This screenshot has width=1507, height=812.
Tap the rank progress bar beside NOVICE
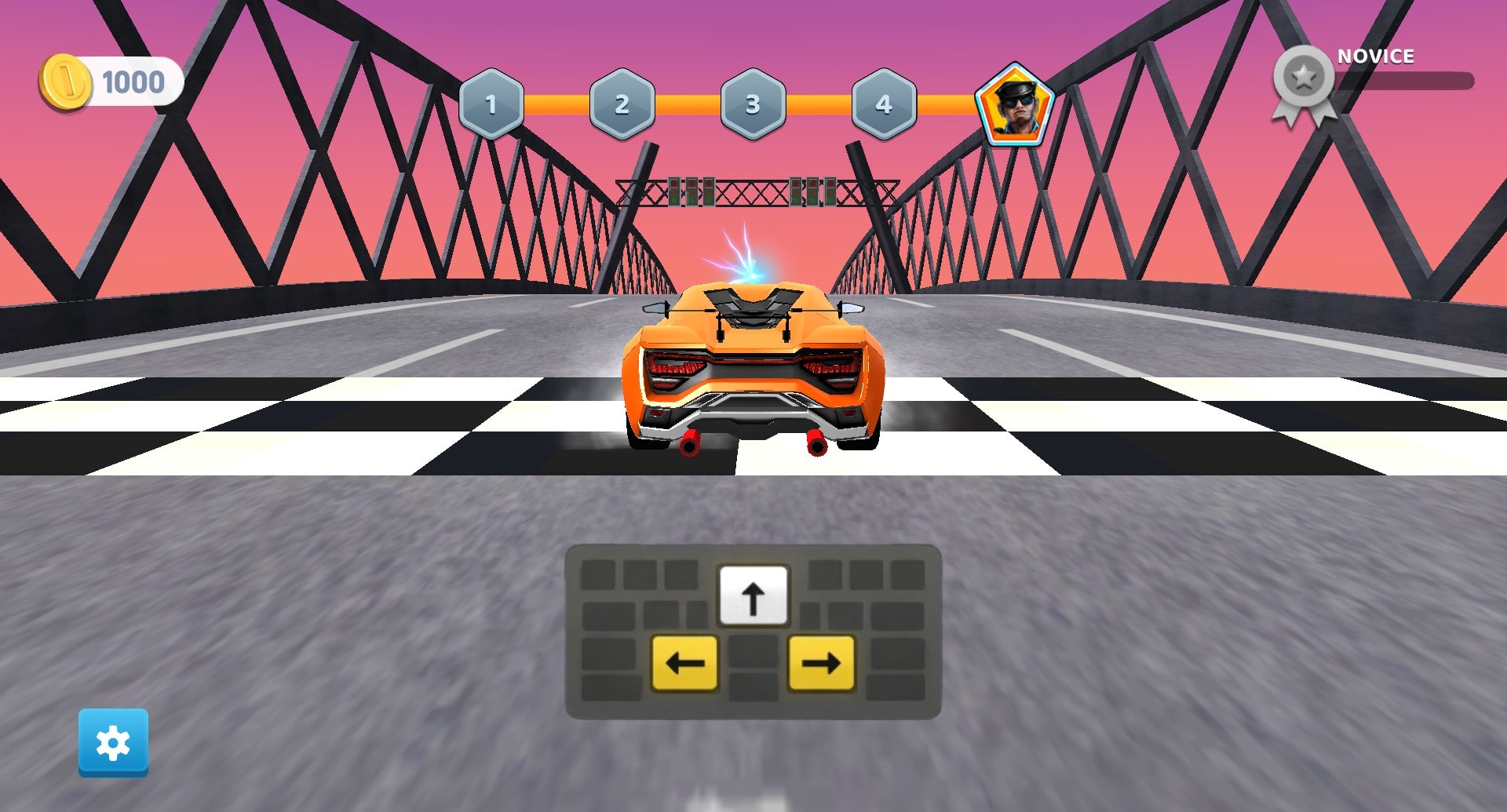(x=1405, y=78)
